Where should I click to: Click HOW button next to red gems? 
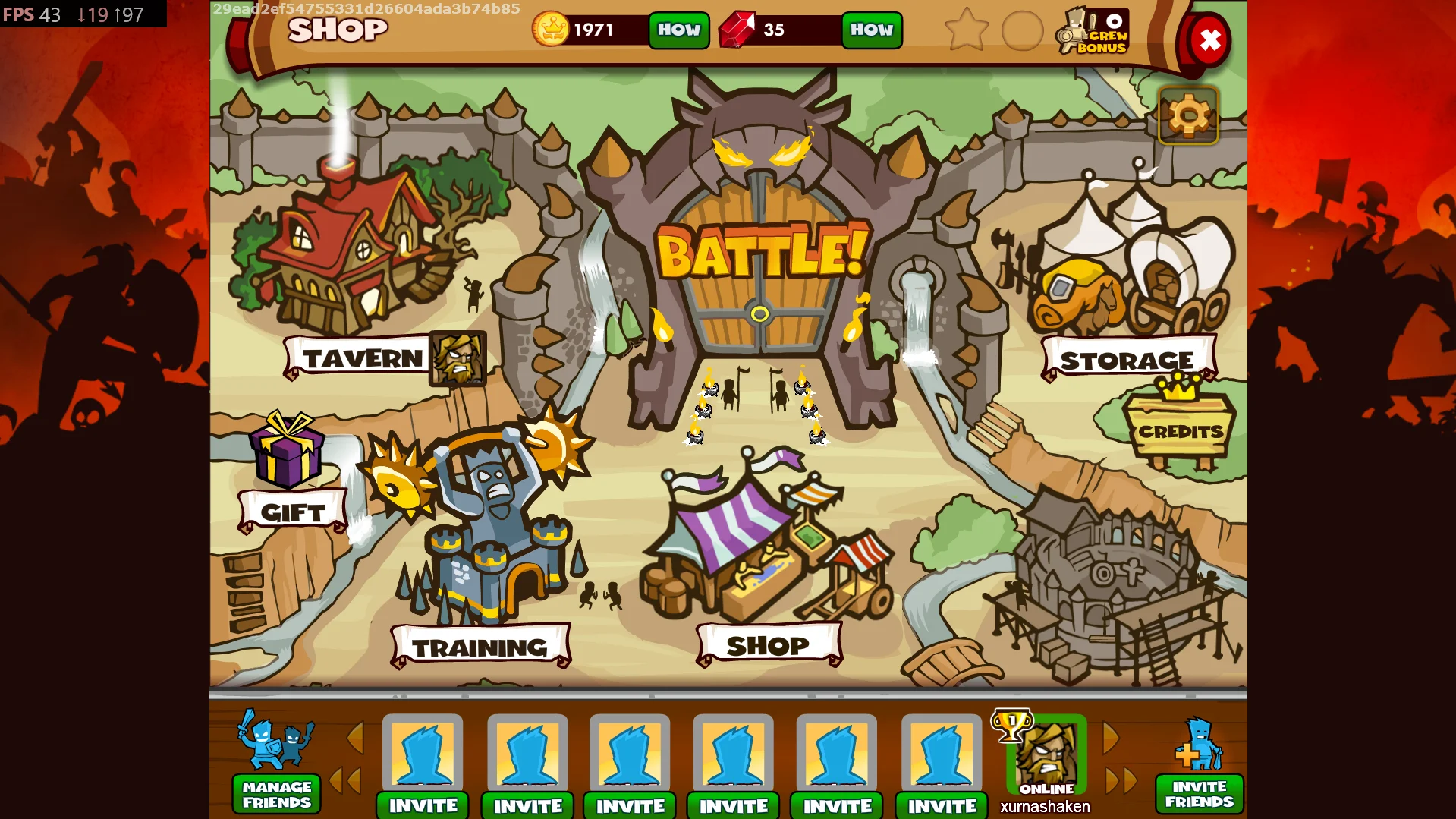click(872, 30)
